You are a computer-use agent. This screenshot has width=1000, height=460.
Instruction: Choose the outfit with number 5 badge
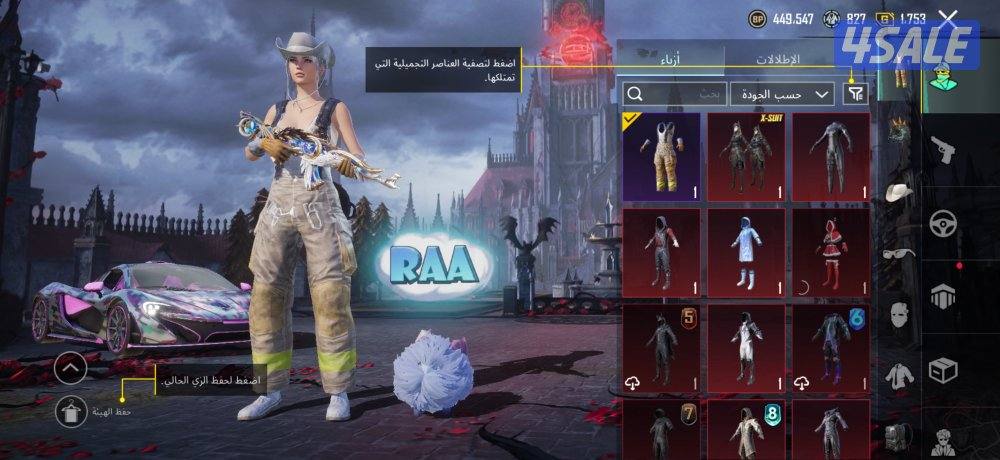(661, 348)
